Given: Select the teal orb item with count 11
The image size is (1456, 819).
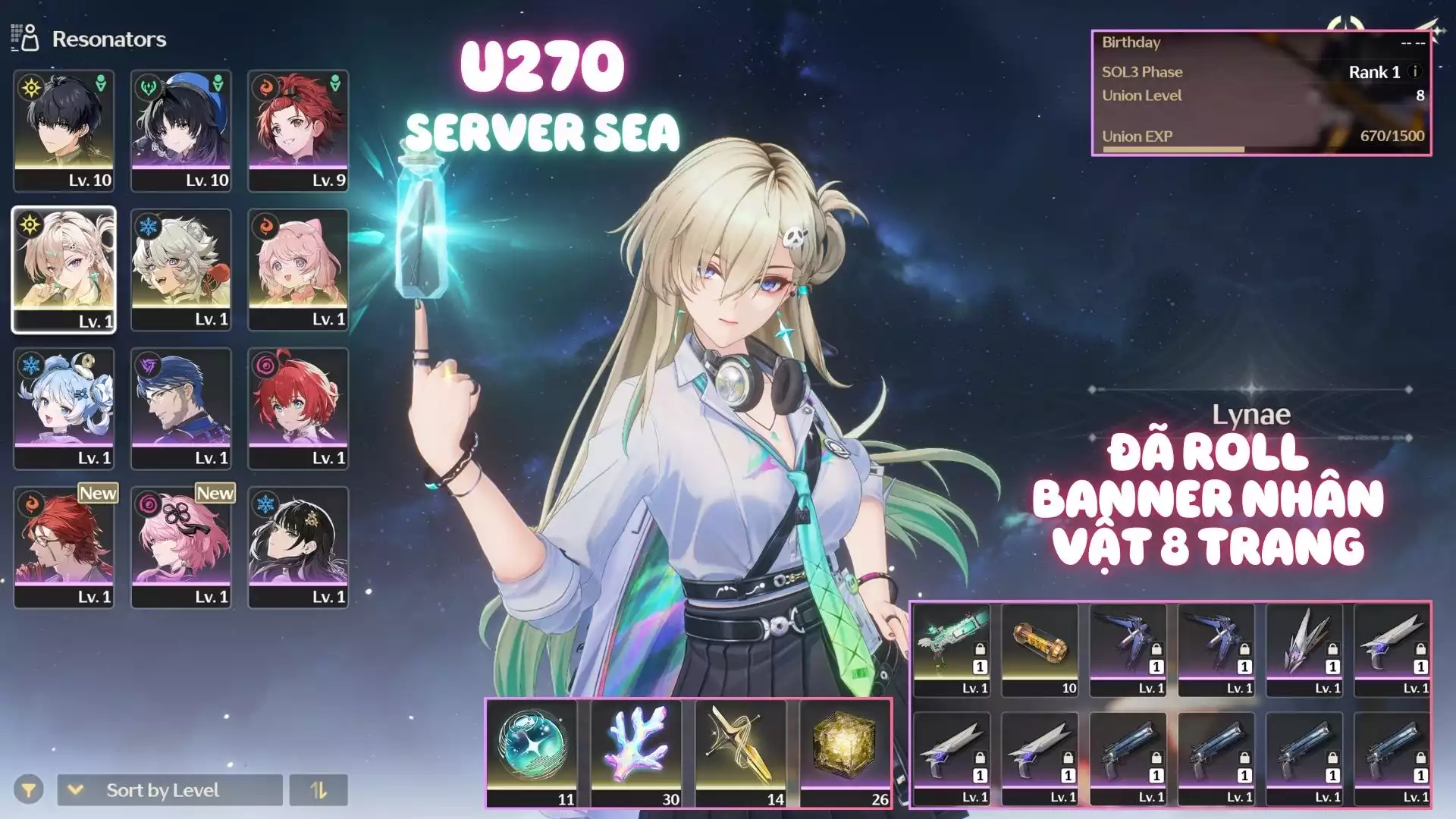Looking at the screenshot, I should point(532,752).
